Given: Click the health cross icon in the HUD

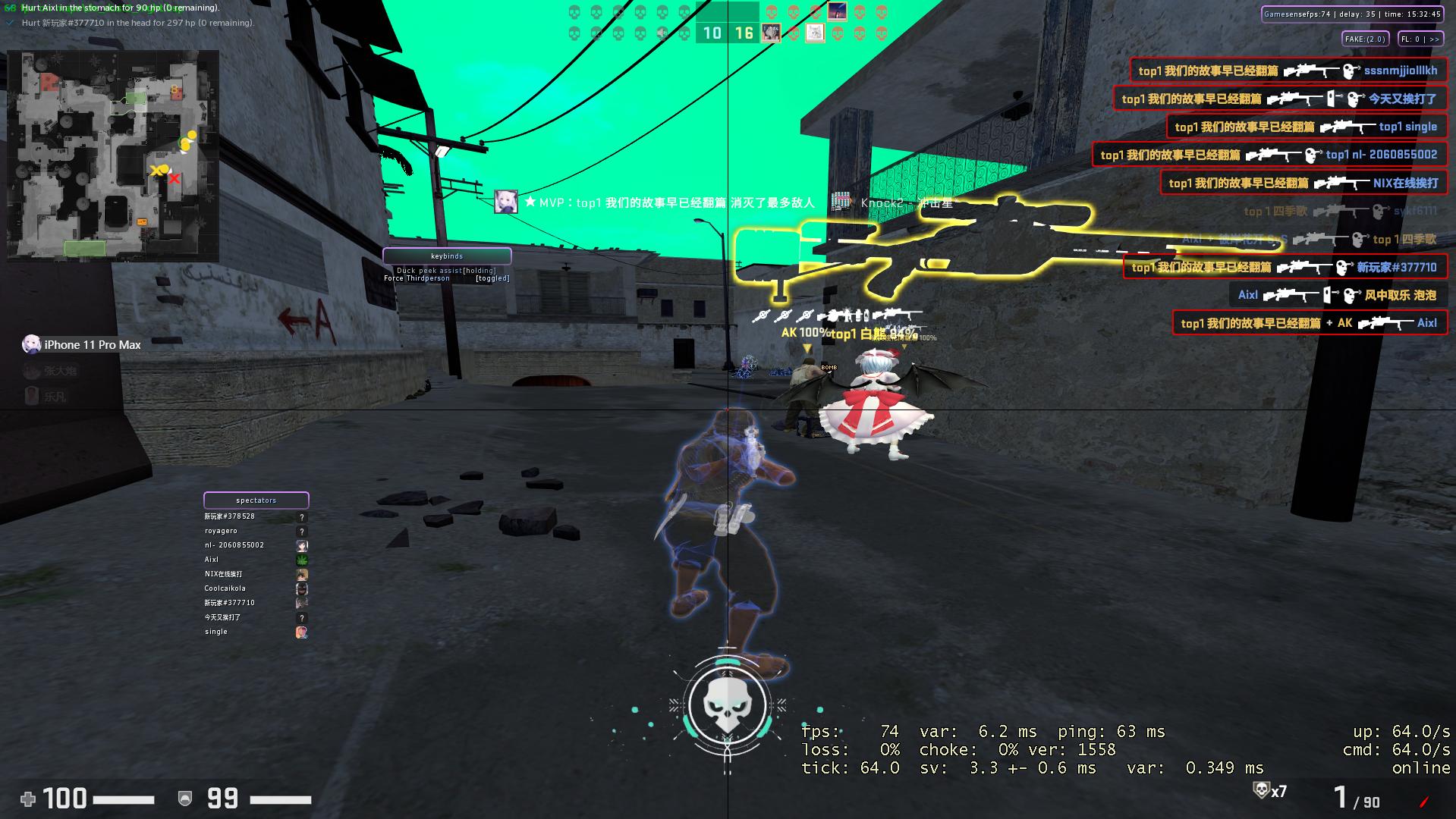Looking at the screenshot, I should point(27,799).
